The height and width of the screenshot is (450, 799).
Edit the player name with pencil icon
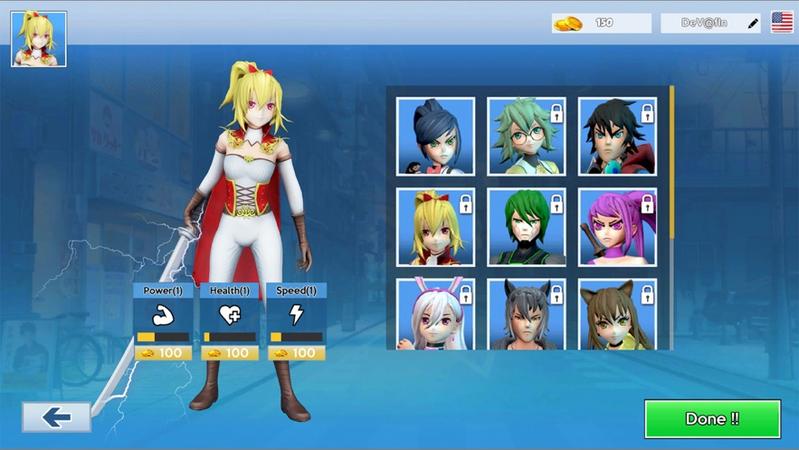coord(753,23)
